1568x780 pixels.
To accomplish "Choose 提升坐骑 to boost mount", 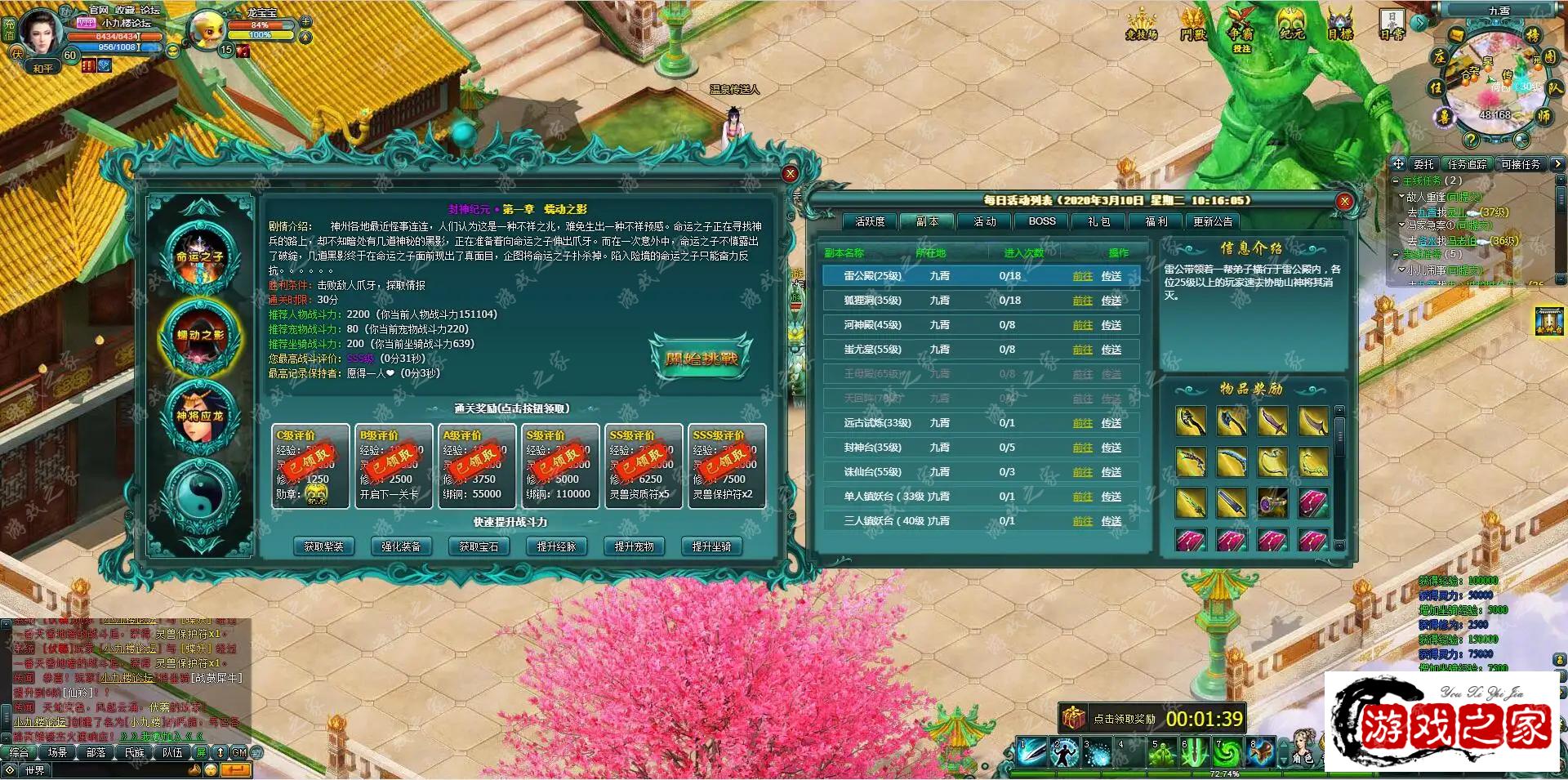I will (x=711, y=546).
